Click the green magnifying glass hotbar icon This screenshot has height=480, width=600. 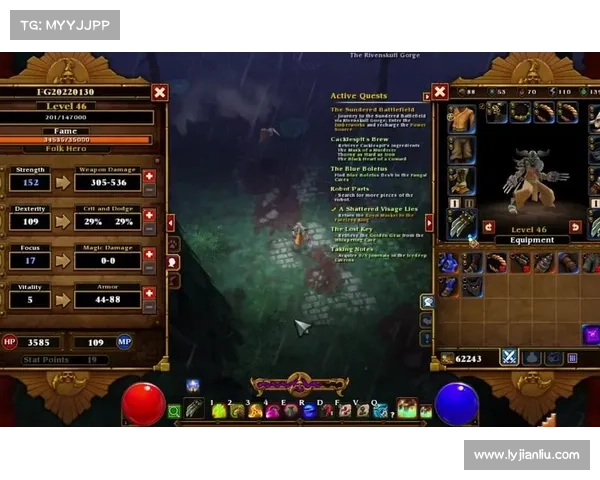tap(174, 410)
